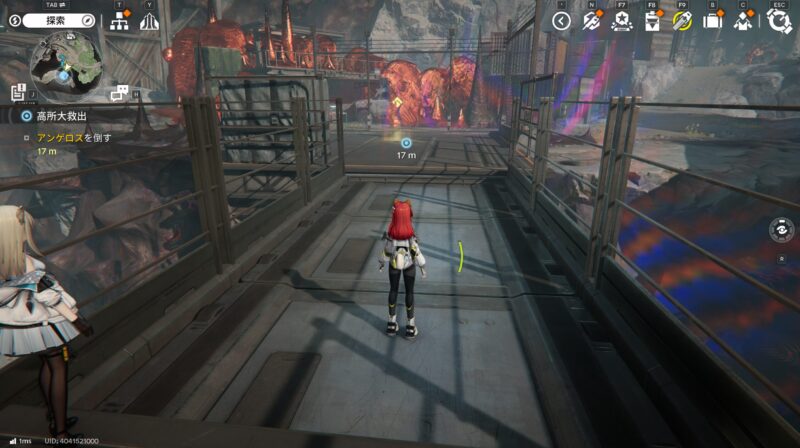The image size is (800, 448).
Task: Open the chat speech bubbles icon
Action: 120,92
